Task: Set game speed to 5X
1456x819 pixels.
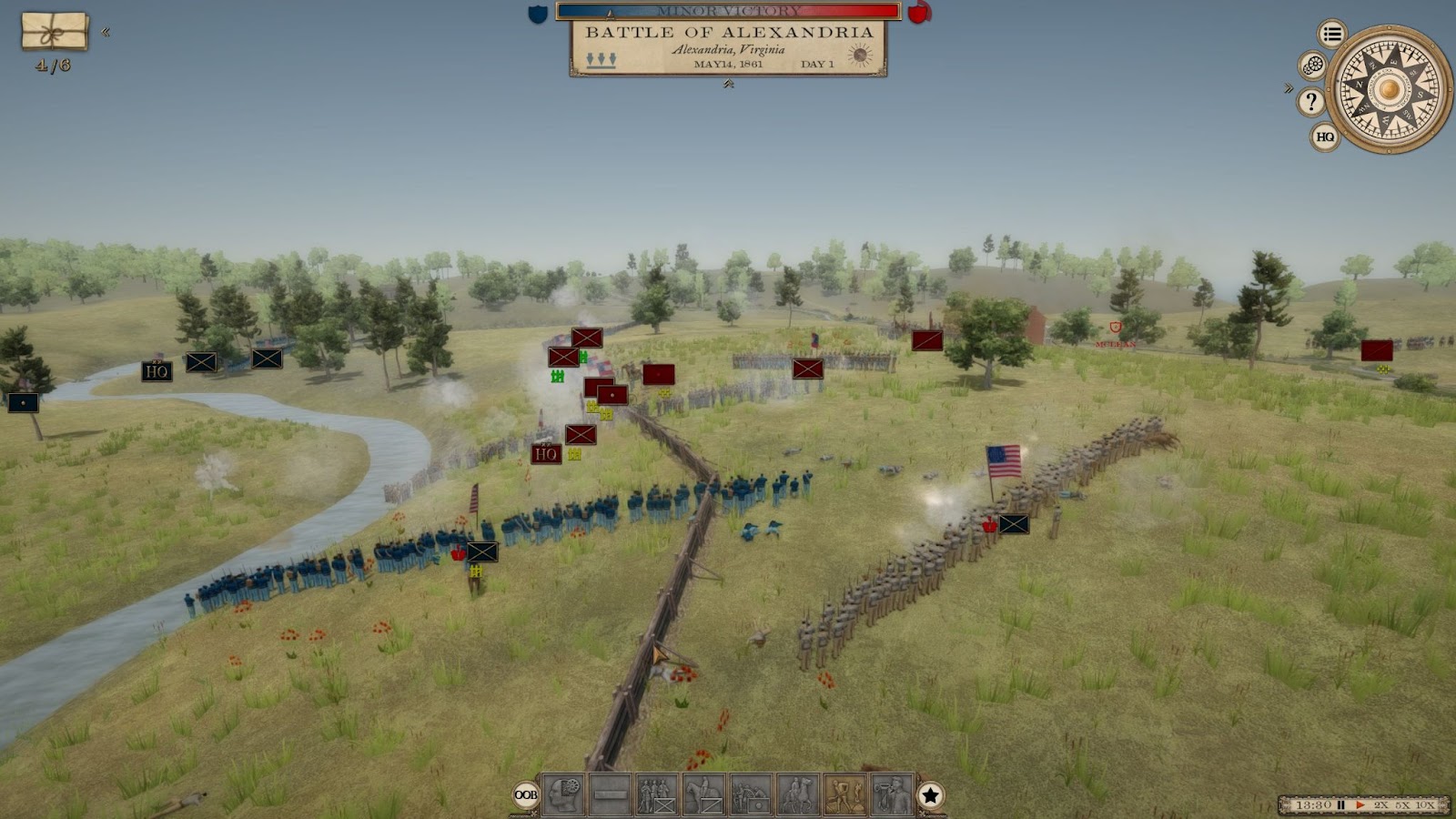Action: tap(1402, 805)
